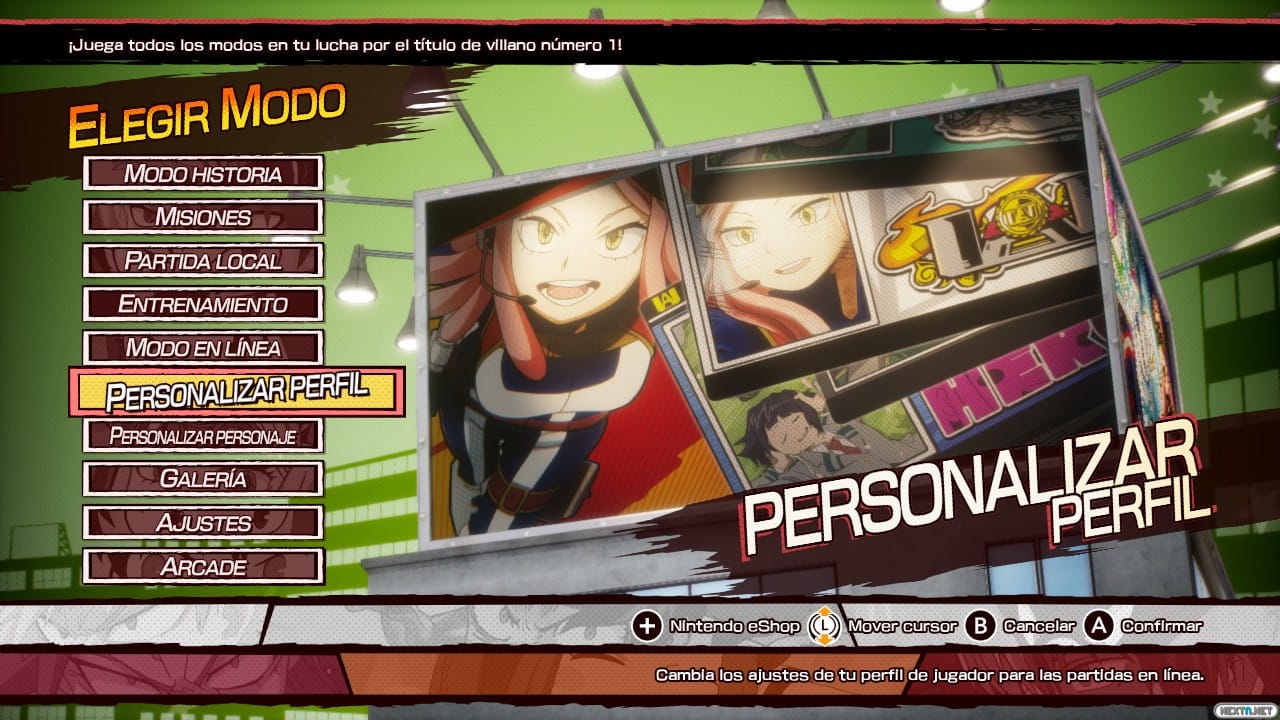The image size is (1280, 720).
Task: Open Modo en Línea
Action: (x=203, y=348)
